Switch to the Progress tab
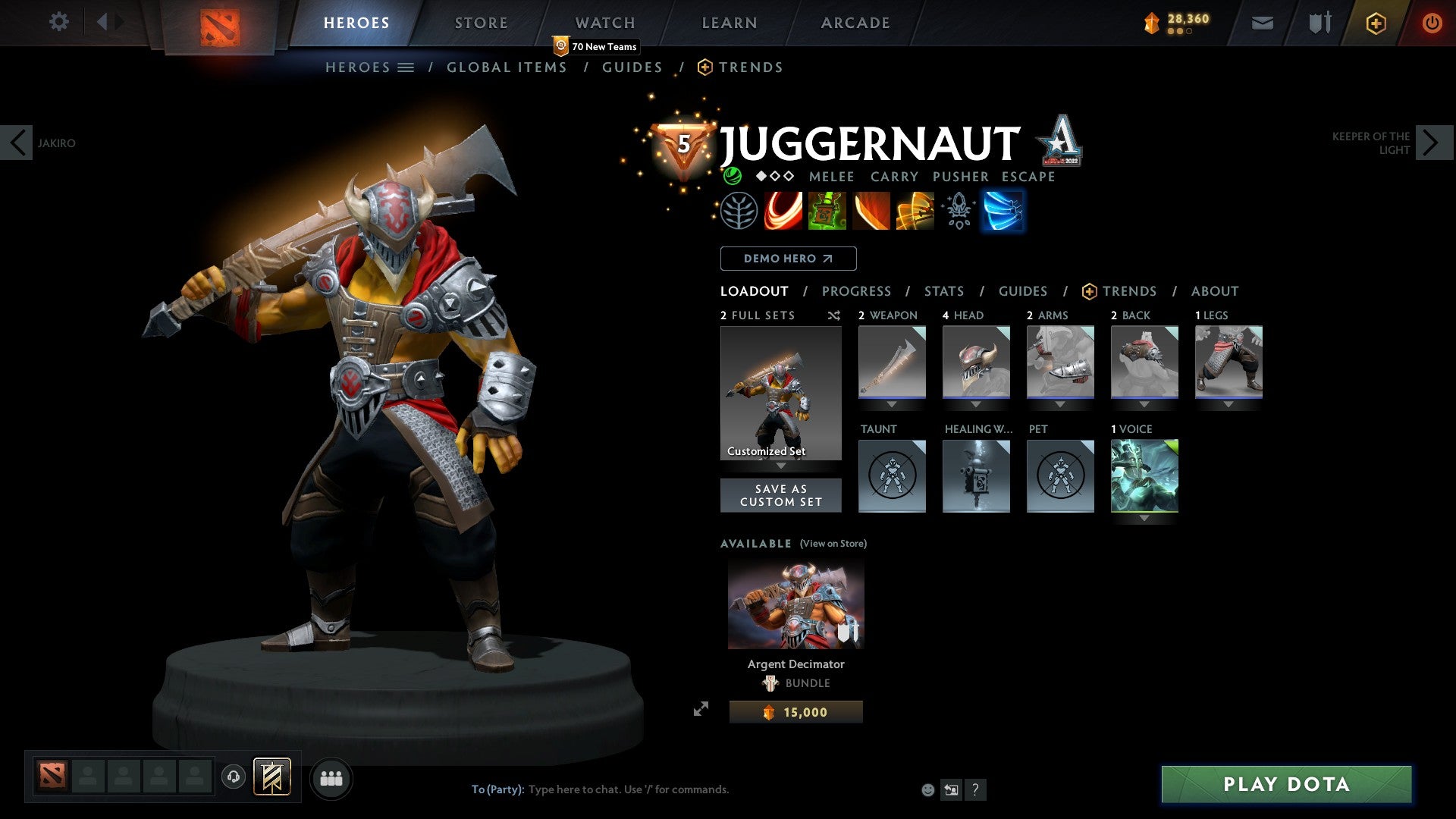 tap(856, 290)
